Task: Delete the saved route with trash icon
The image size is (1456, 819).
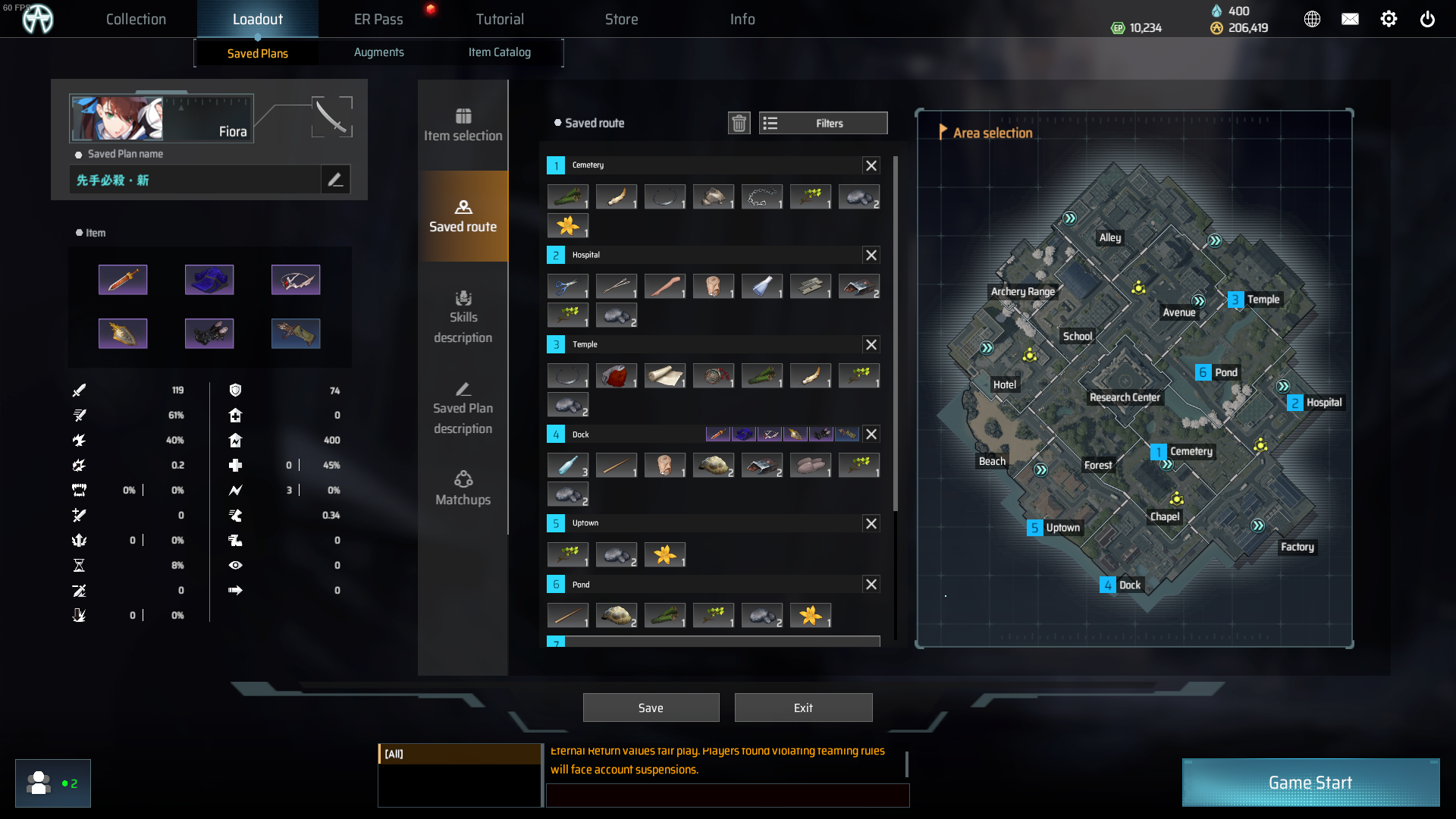Action: (x=739, y=123)
